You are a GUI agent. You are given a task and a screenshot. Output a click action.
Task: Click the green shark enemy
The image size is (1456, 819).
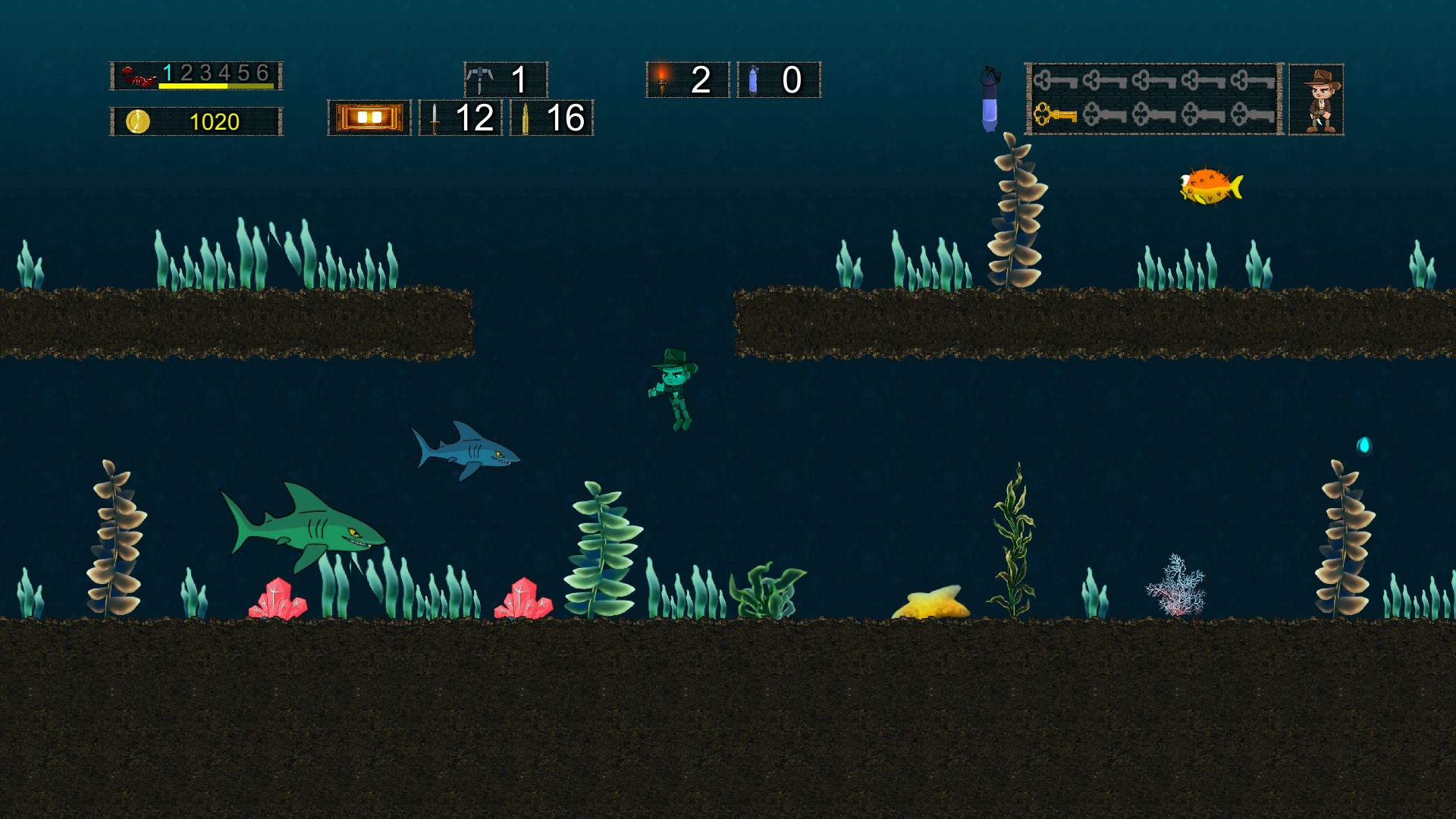(303, 531)
